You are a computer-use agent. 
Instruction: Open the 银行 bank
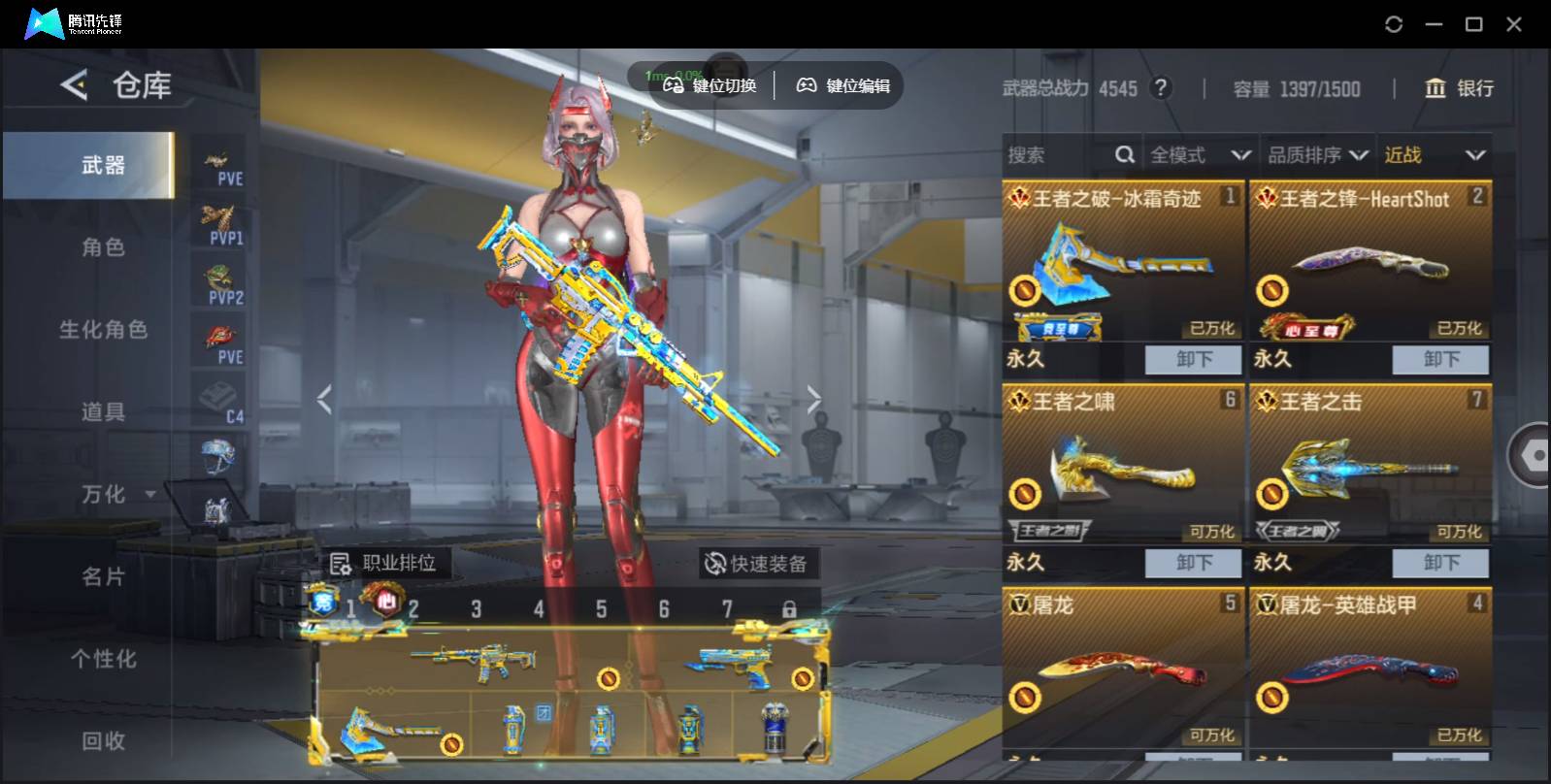1459,88
